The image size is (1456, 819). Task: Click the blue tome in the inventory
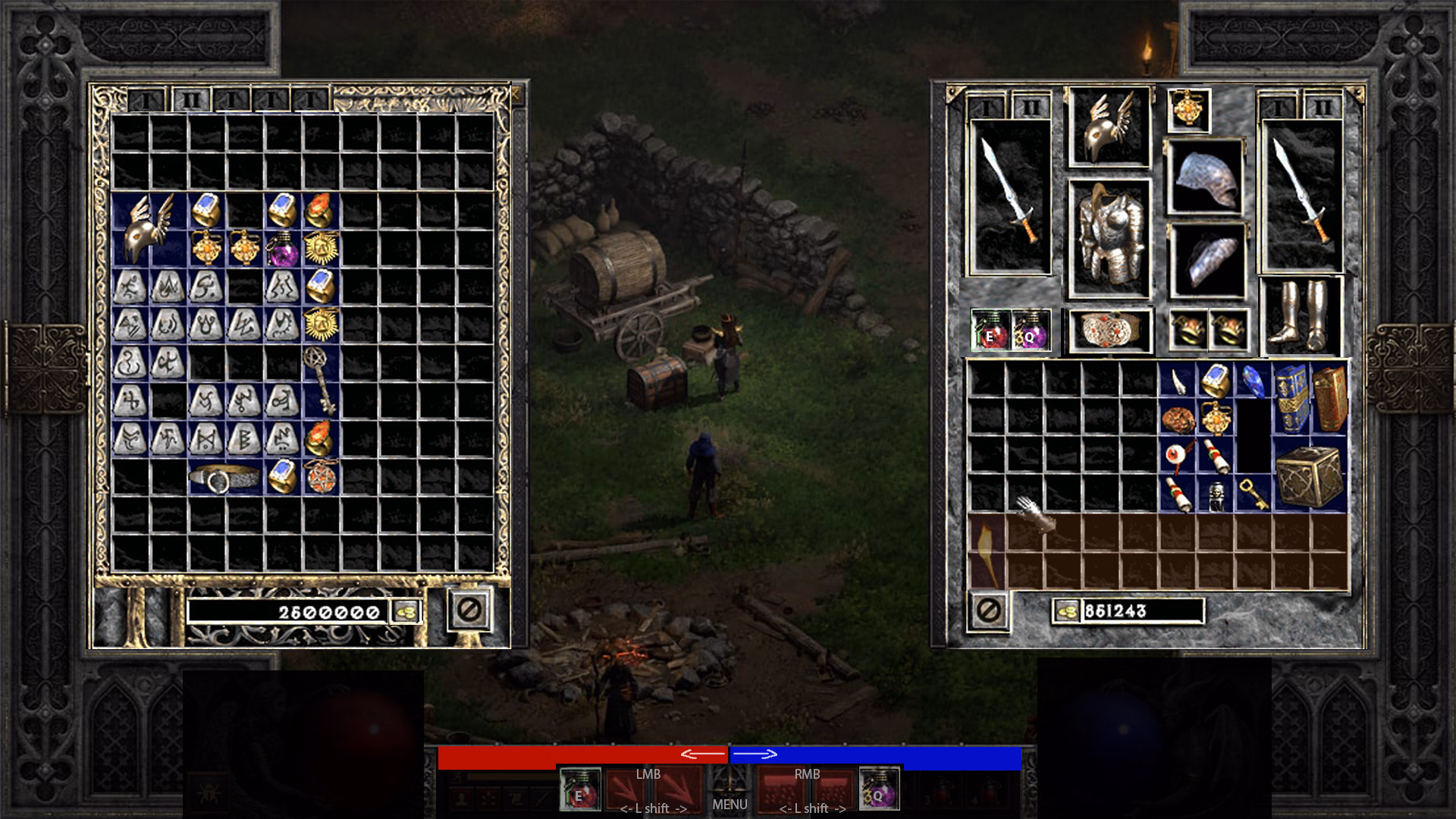(x=1291, y=399)
